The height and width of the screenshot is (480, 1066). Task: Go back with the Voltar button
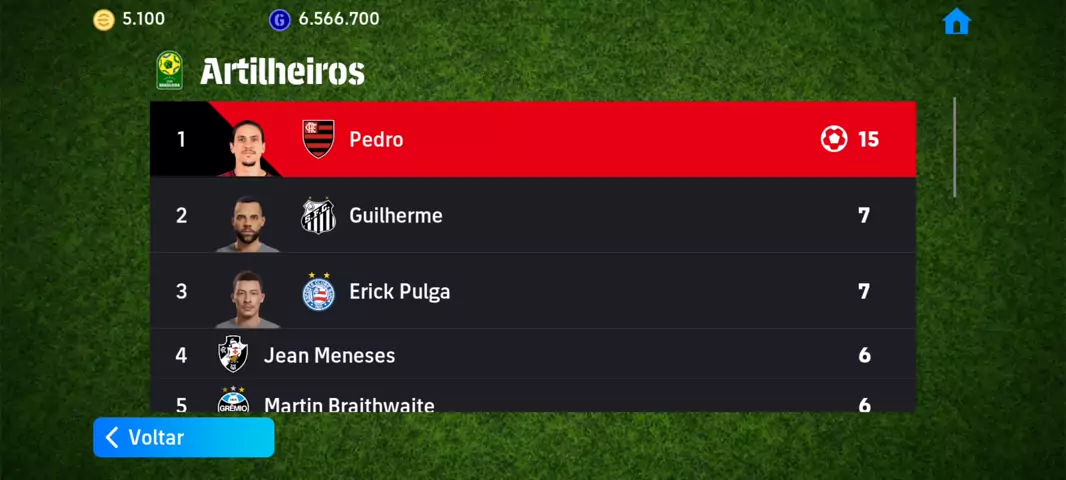coord(183,438)
